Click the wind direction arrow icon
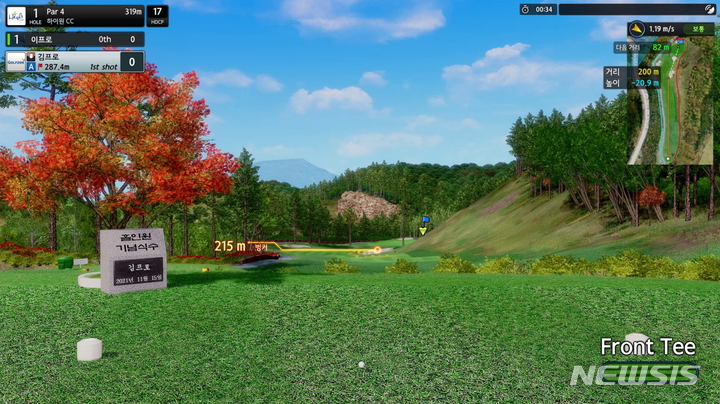 [637, 29]
